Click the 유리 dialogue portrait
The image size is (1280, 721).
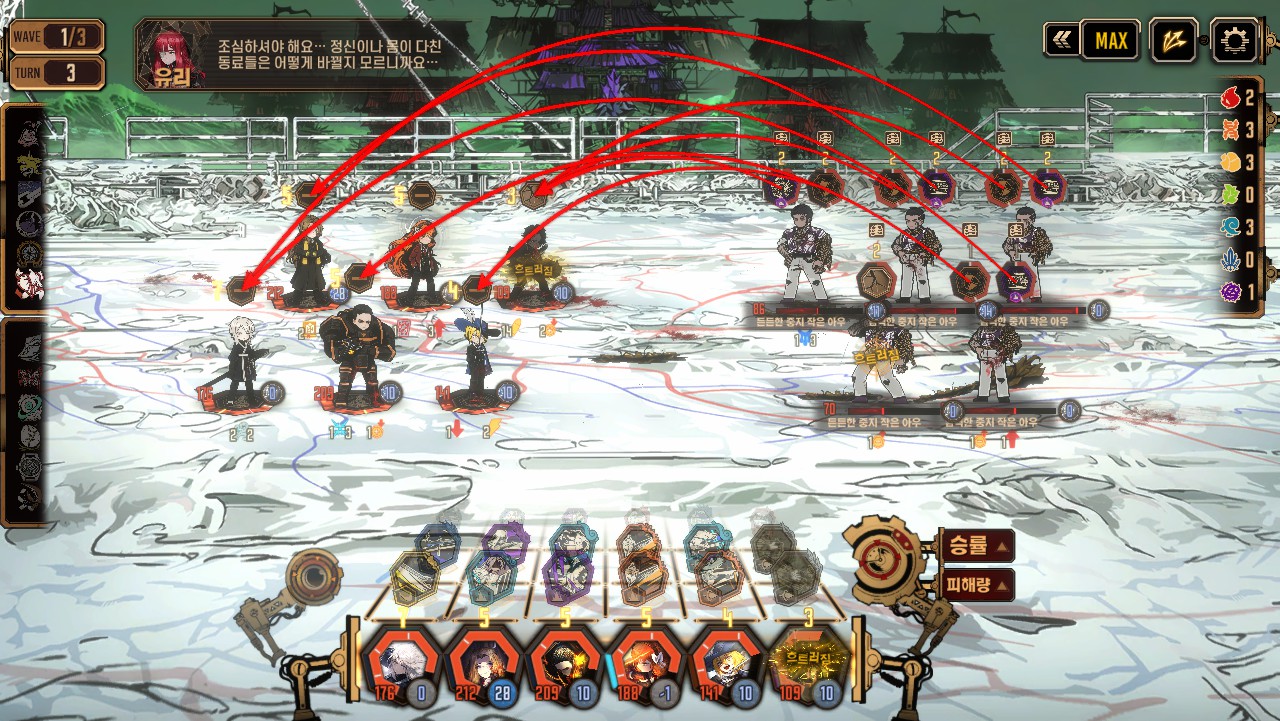172,54
